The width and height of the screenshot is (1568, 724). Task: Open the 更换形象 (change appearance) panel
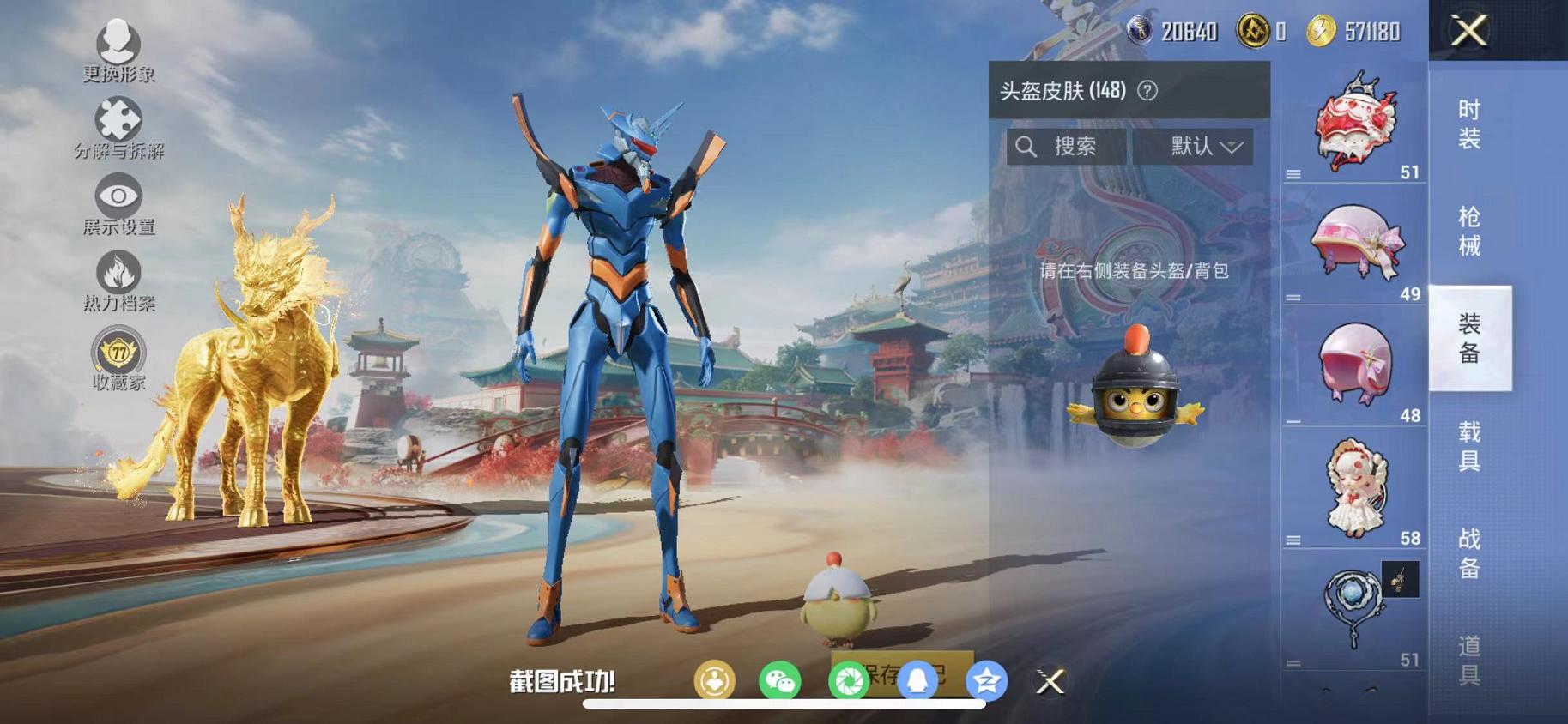click(118, 41)
